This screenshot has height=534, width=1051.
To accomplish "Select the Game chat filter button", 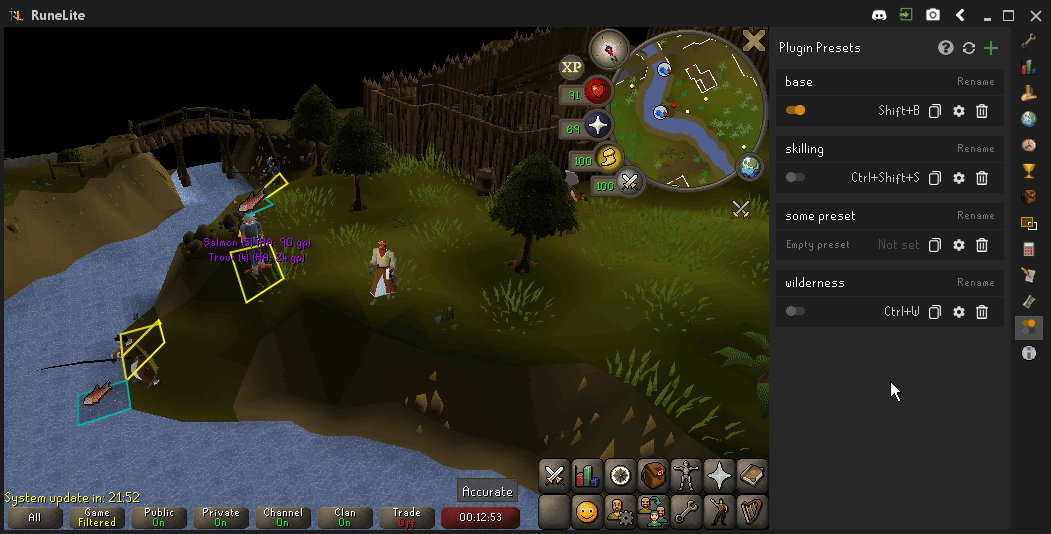I will point(97,517).
